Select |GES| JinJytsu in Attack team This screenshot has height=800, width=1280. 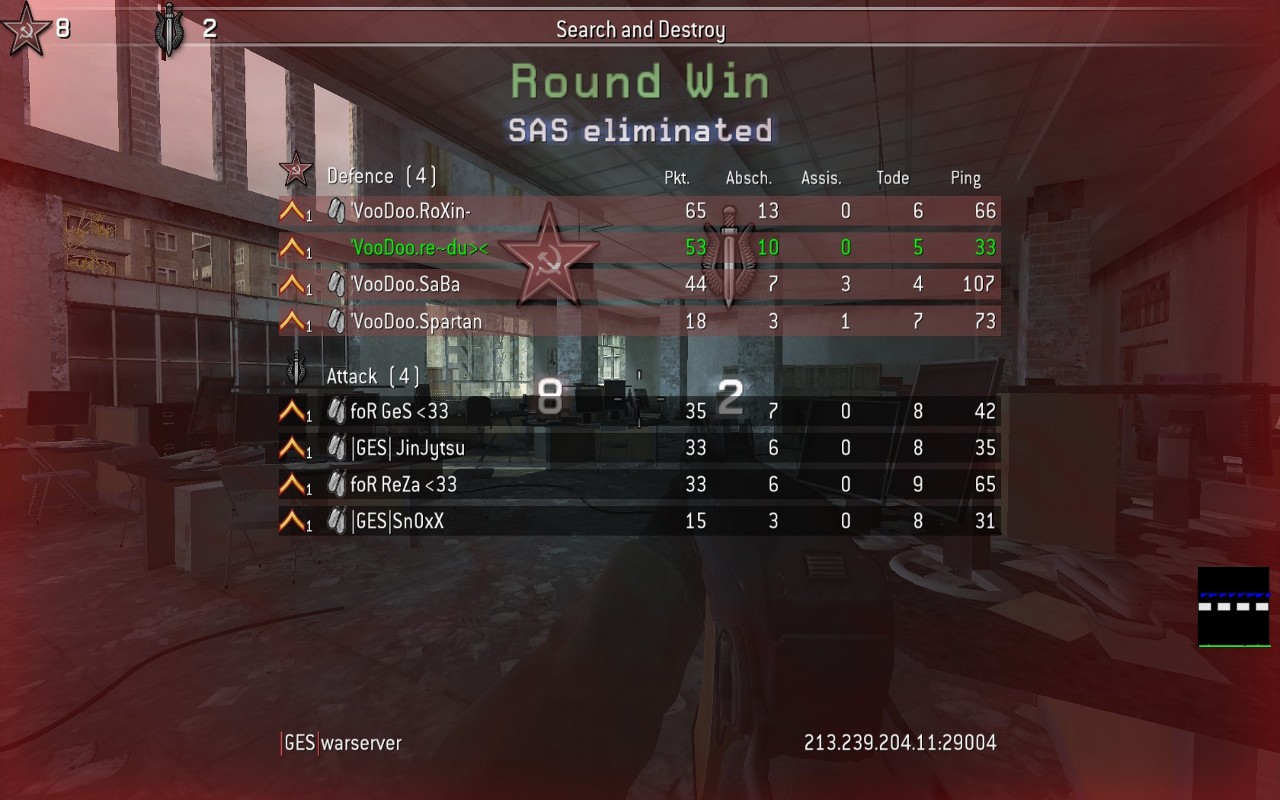[x=408, y=448]
